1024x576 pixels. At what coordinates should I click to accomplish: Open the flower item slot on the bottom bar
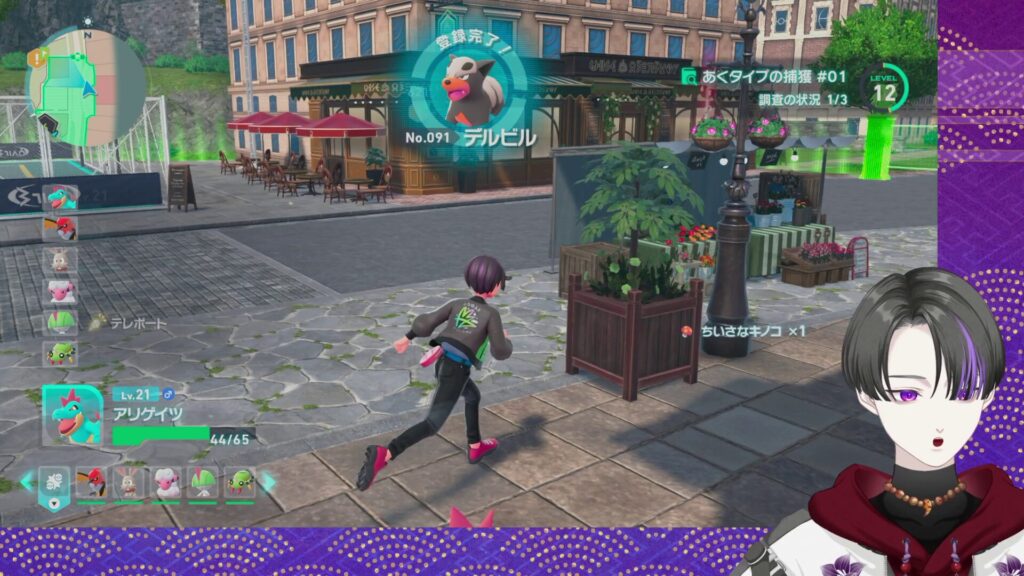[x=56, y=482]
